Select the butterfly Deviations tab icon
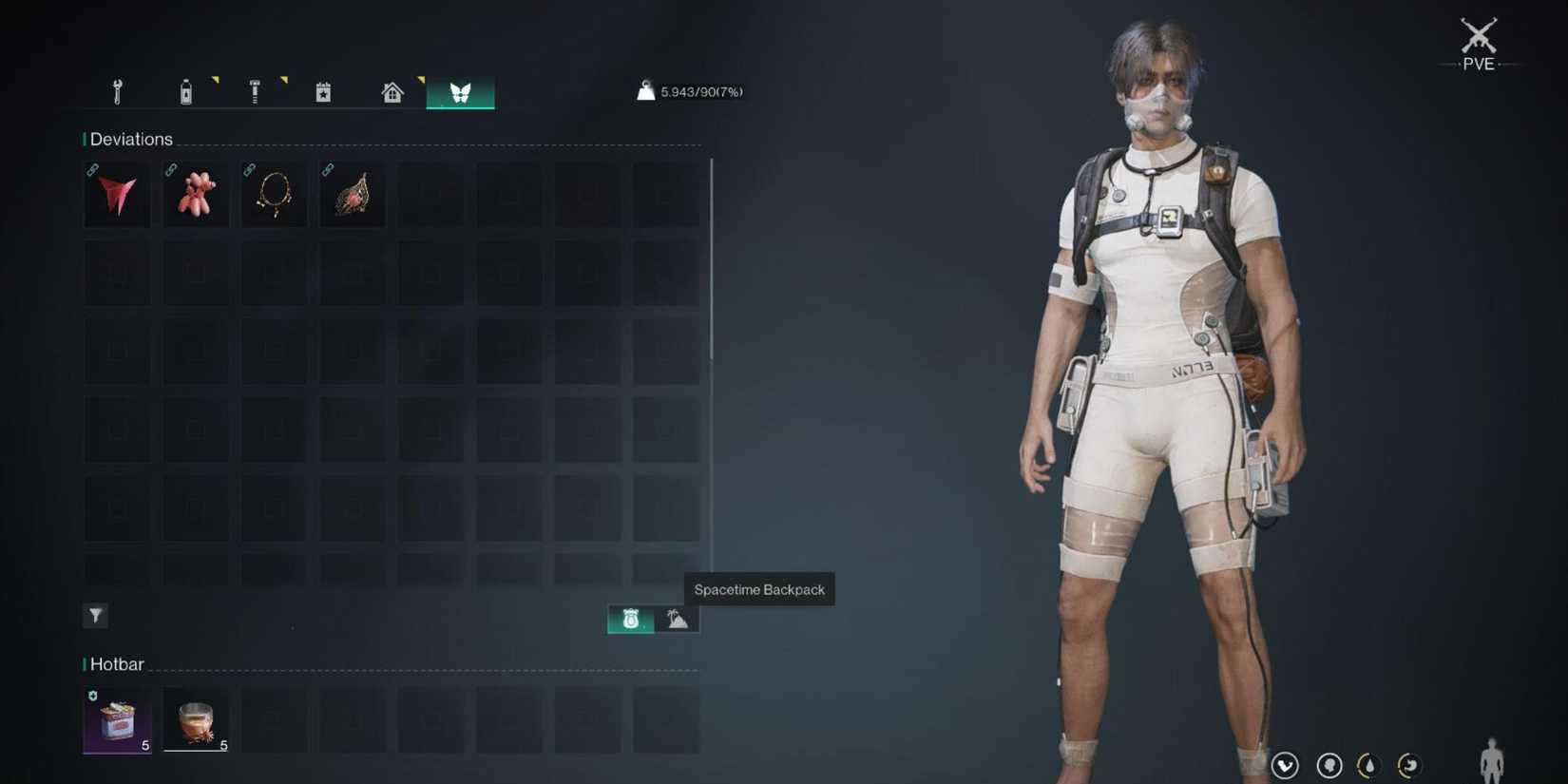 click(x=460, y=91)
